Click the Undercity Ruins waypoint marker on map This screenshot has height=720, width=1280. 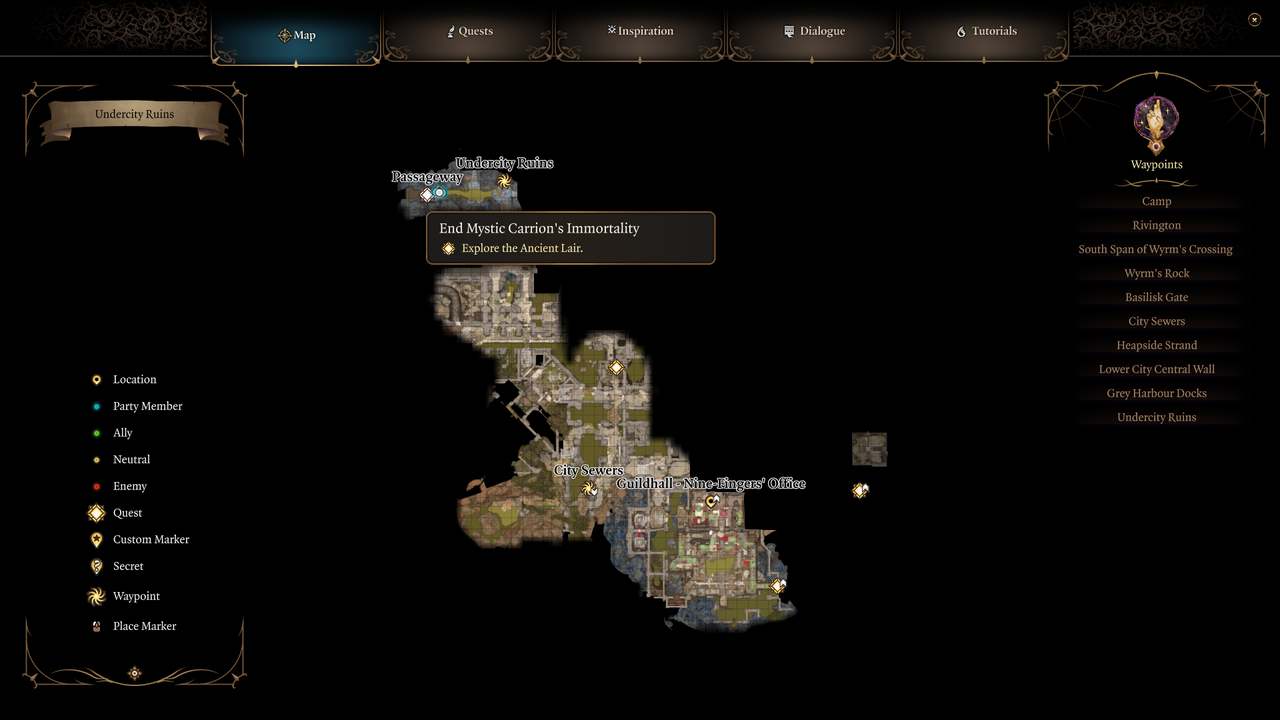click(x=504, y=181)
